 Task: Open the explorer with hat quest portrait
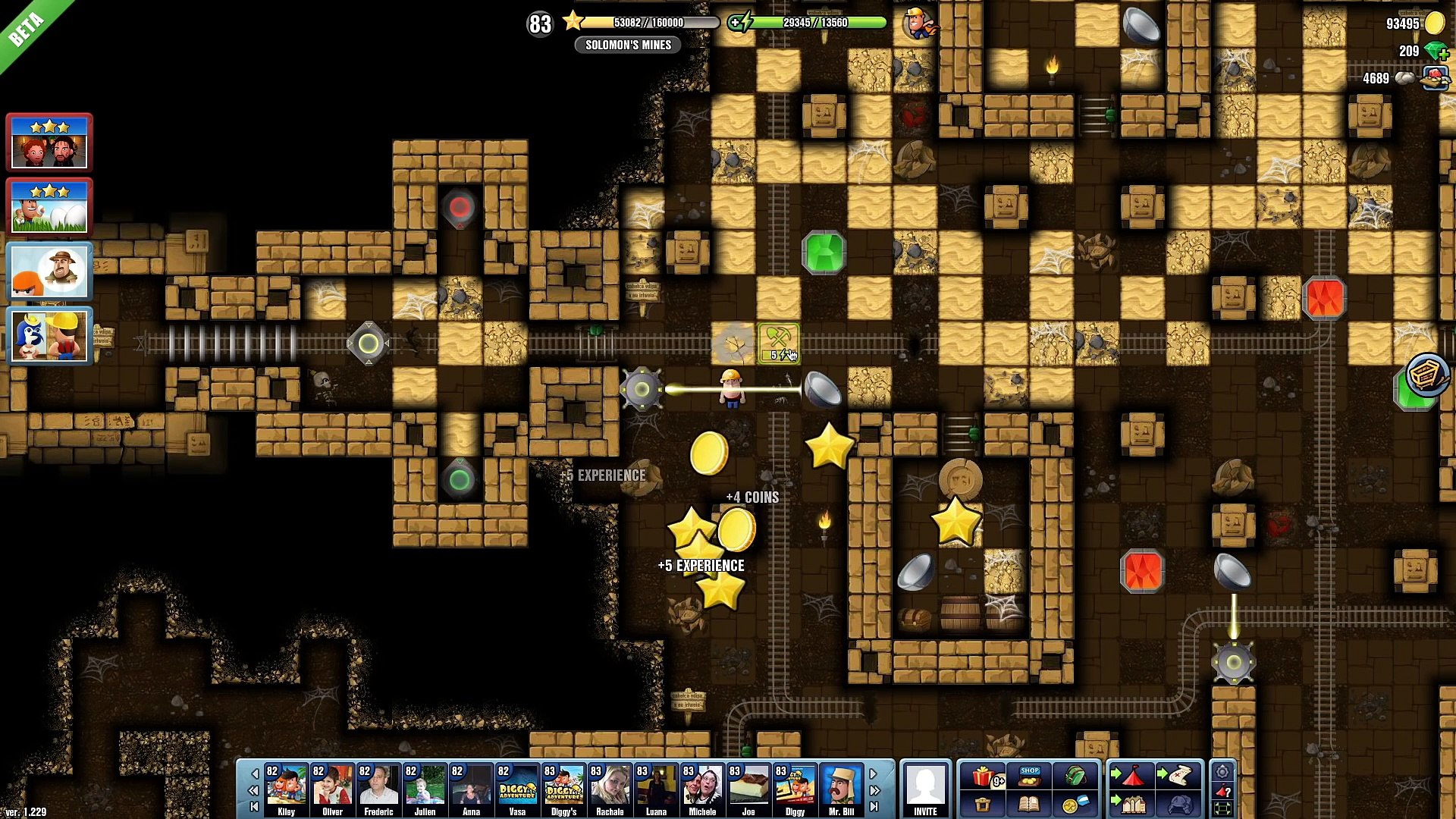coord(49,271)
